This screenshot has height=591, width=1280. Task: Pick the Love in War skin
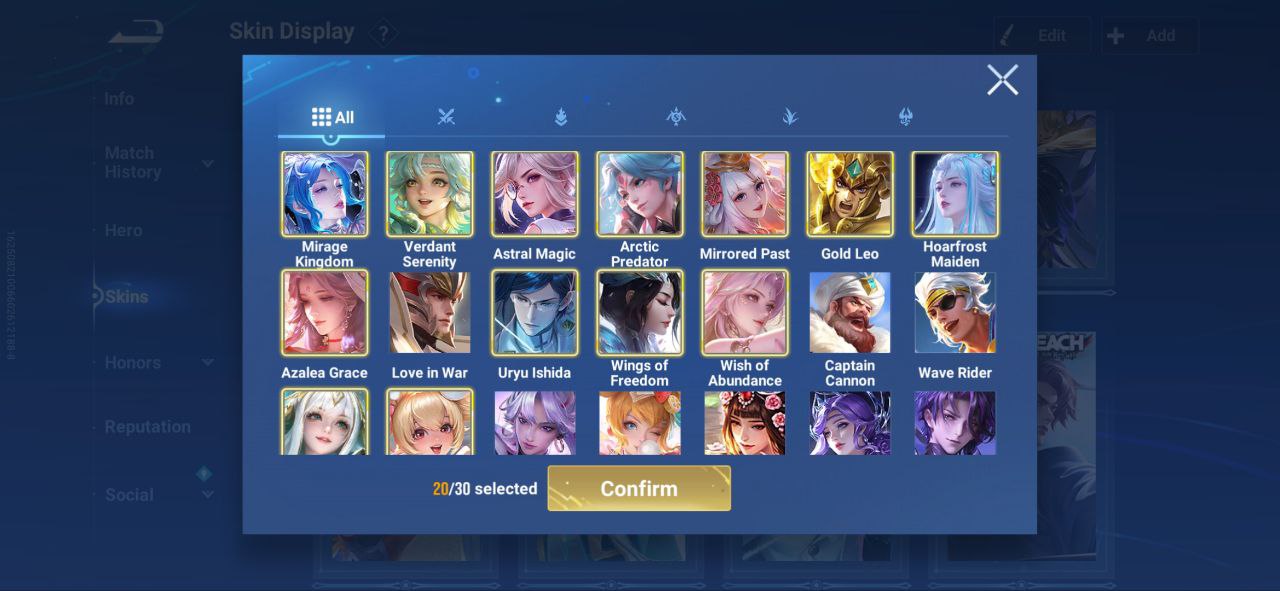(430, 312)
